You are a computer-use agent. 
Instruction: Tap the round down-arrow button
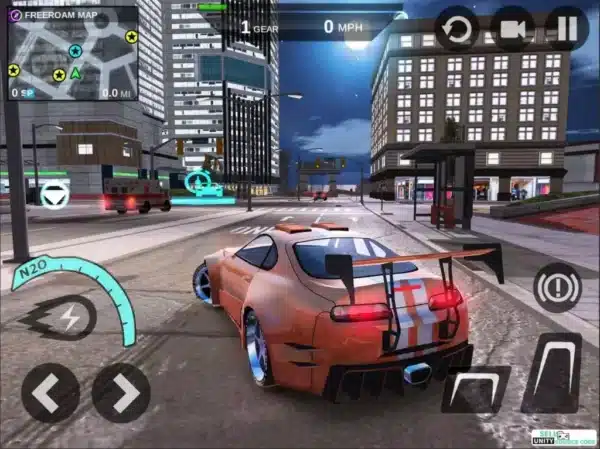click(54, 195)
